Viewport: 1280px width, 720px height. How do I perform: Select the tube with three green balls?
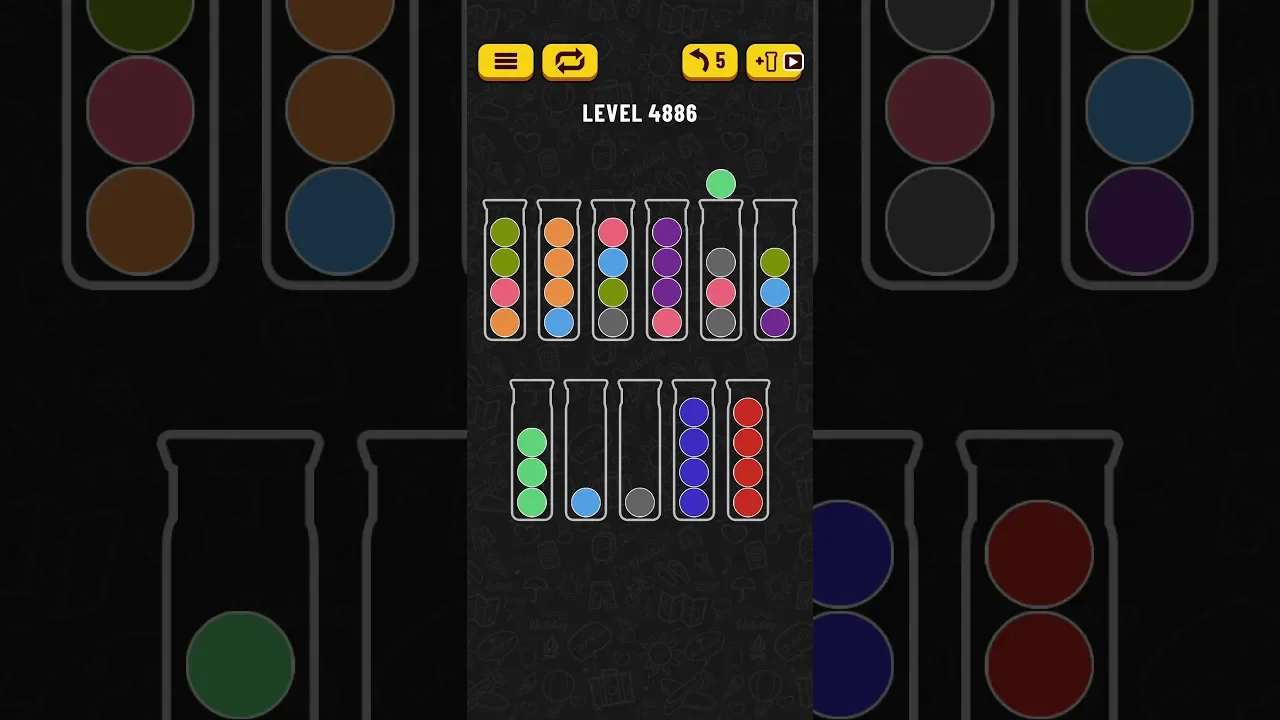tap(532, 452)
